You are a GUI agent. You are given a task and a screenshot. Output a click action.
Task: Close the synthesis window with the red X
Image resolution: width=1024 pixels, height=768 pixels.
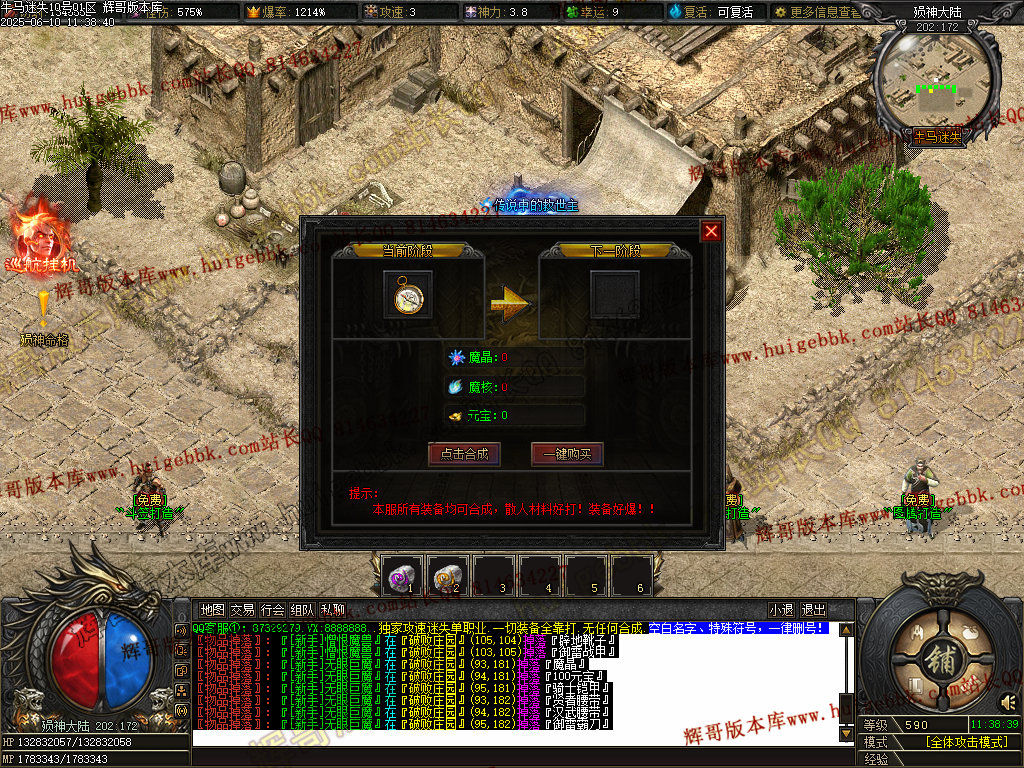tap(711, 231)
